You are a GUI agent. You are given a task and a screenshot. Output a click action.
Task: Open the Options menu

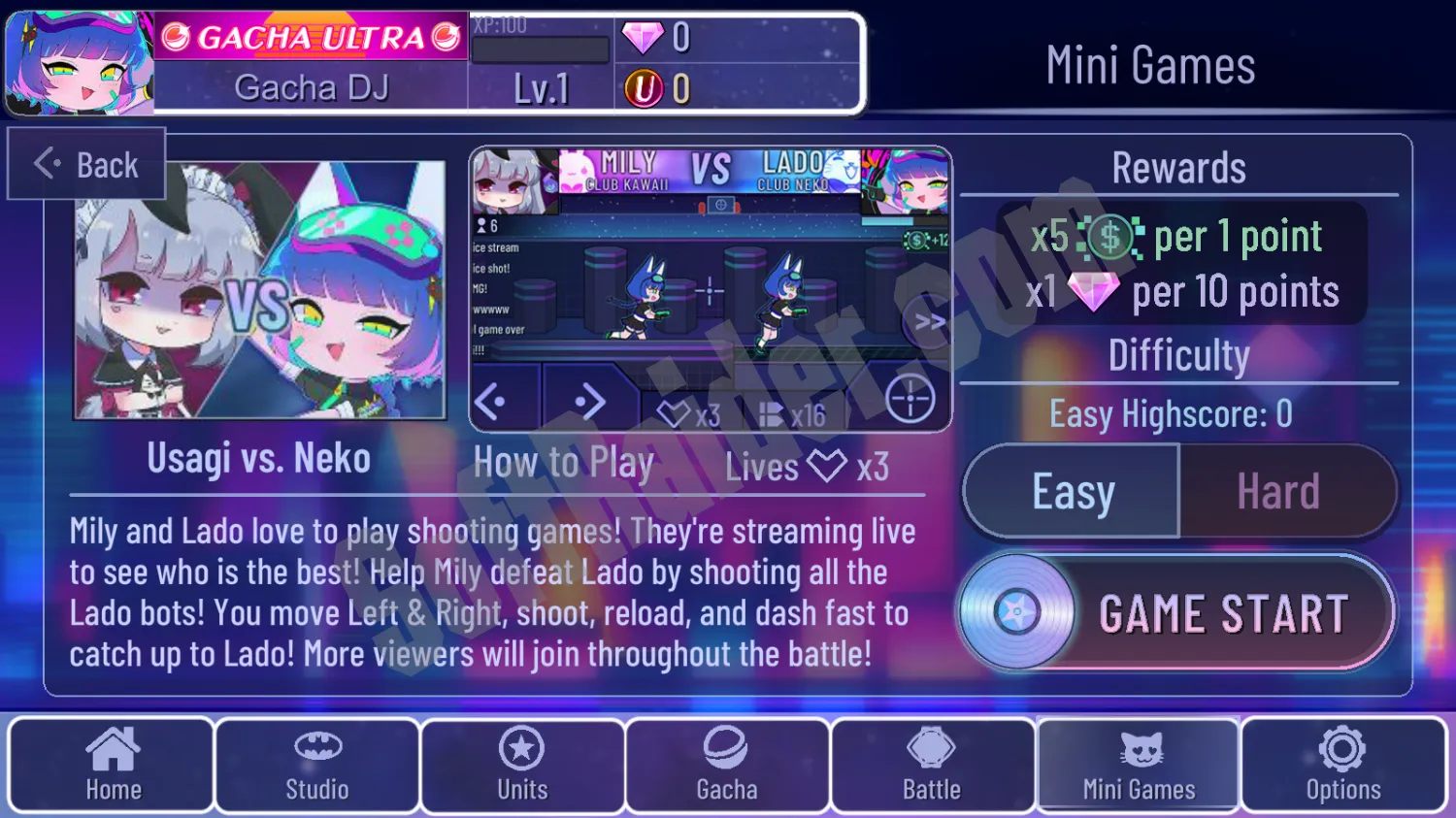[1343, 765]
